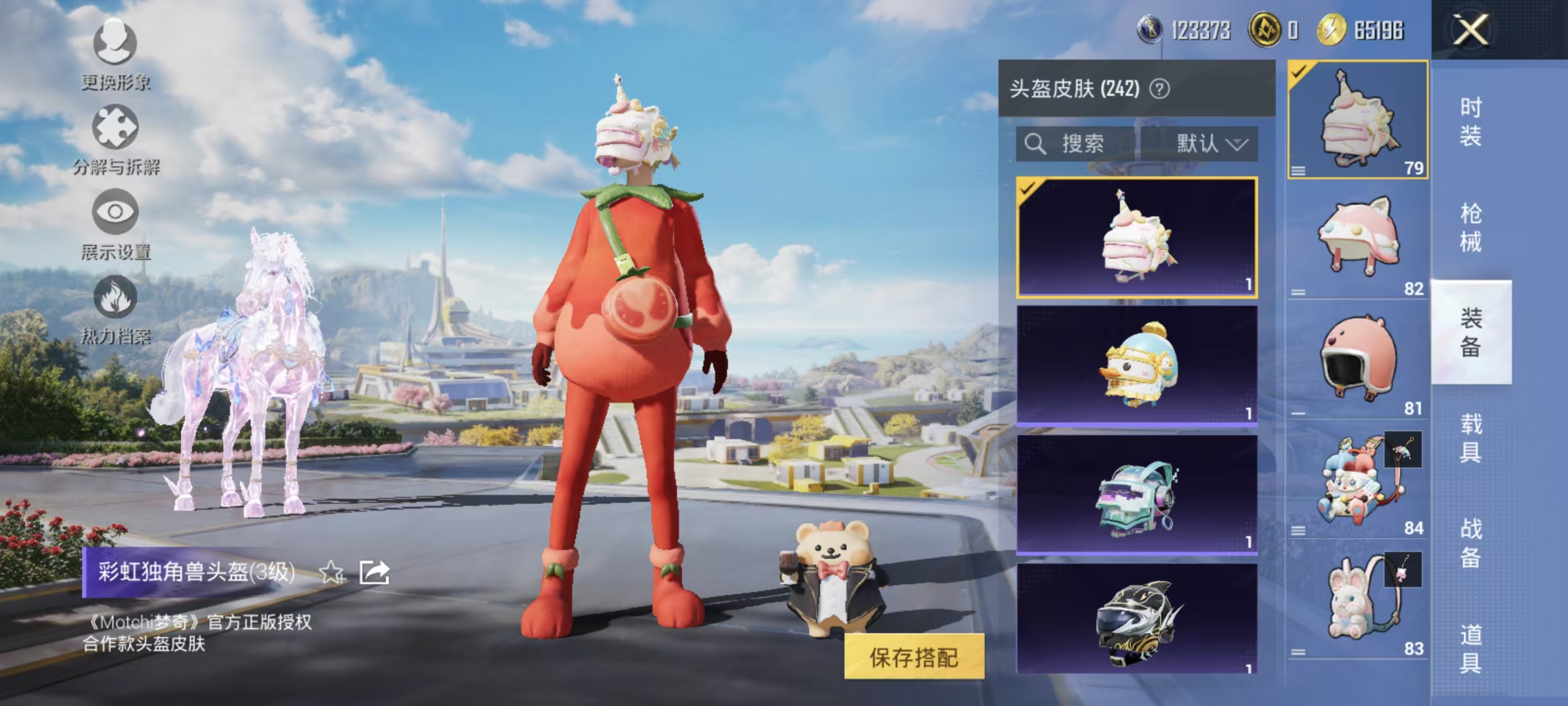
Task: Switch to the 枪械 firearms tab
Action: pos(1470,227)
